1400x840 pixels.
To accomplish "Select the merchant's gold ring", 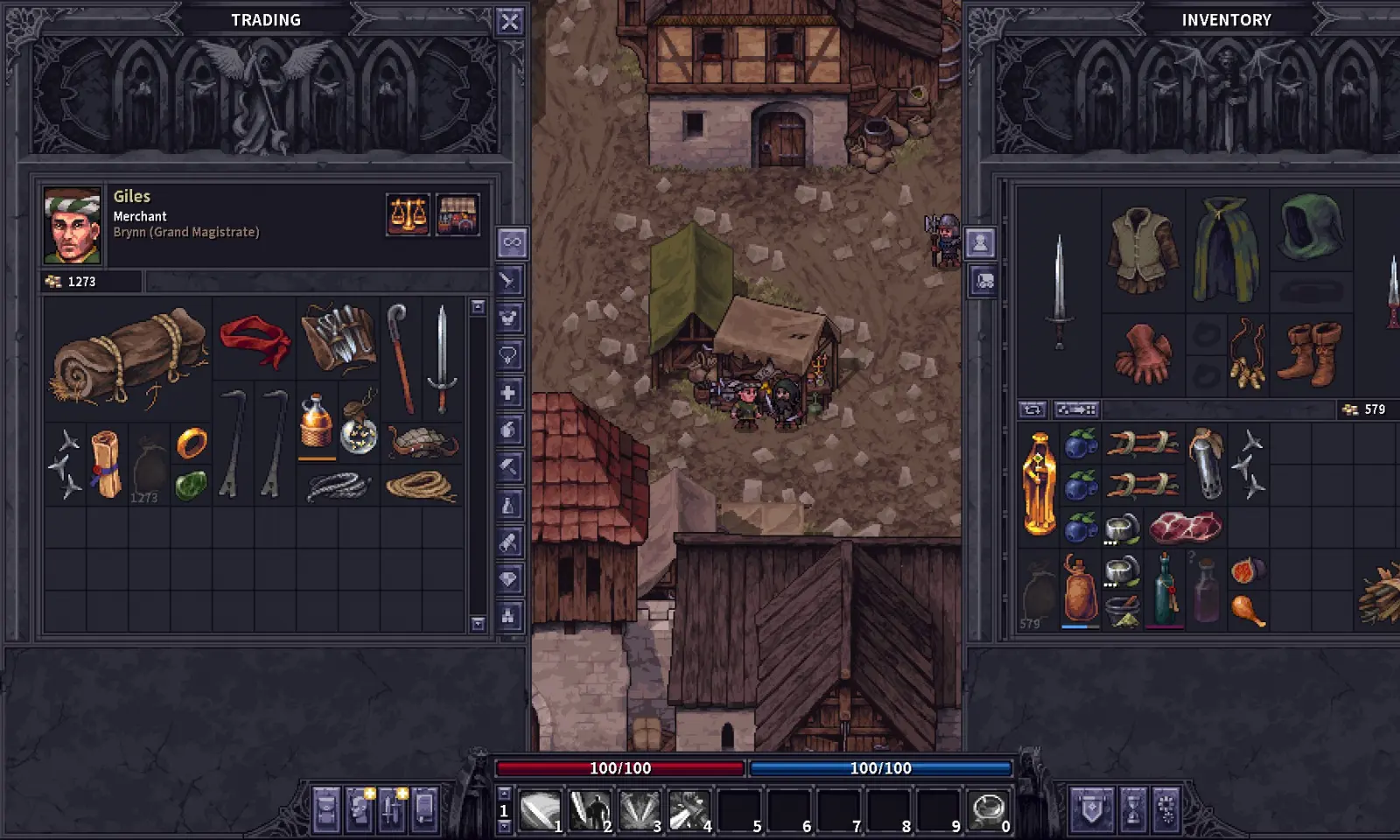I will pos(192,444).
